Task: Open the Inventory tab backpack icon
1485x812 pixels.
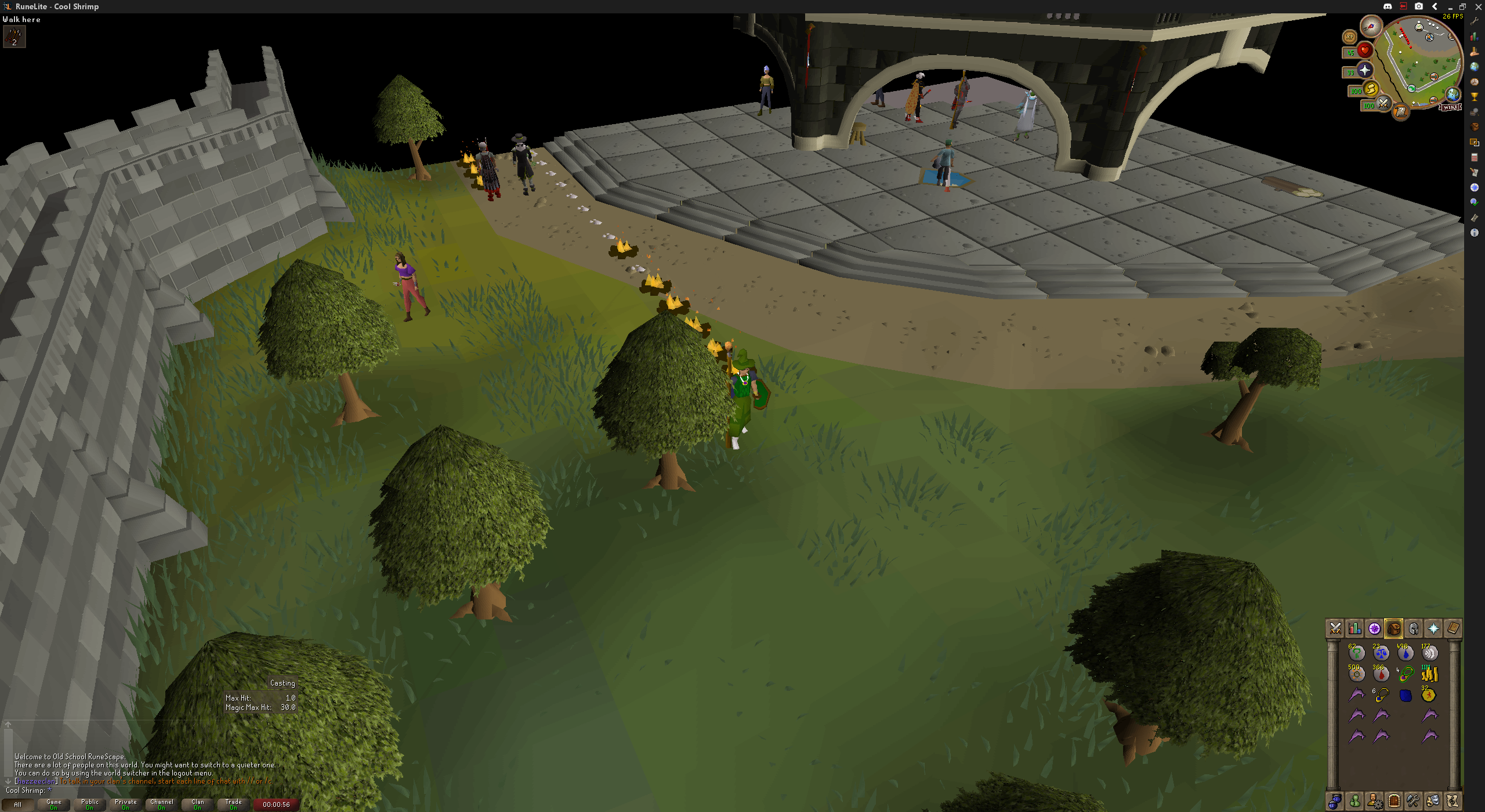Action: pyautogui.click(x=1394, y=628)
